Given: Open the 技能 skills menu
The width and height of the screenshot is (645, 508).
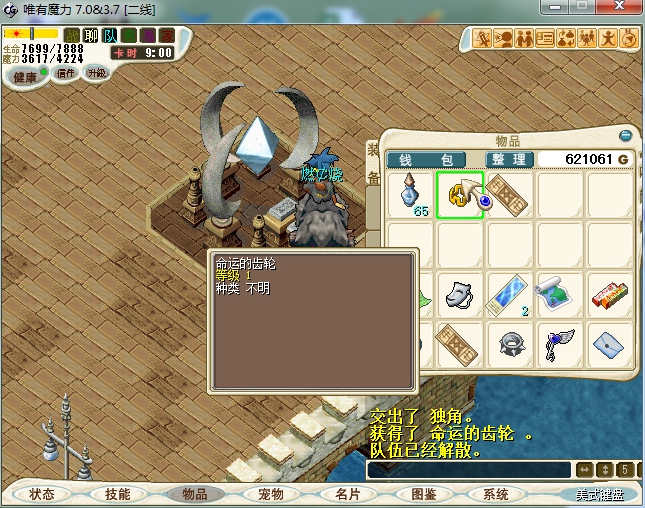Looking at the screenshot, I should tap(110, 494).
